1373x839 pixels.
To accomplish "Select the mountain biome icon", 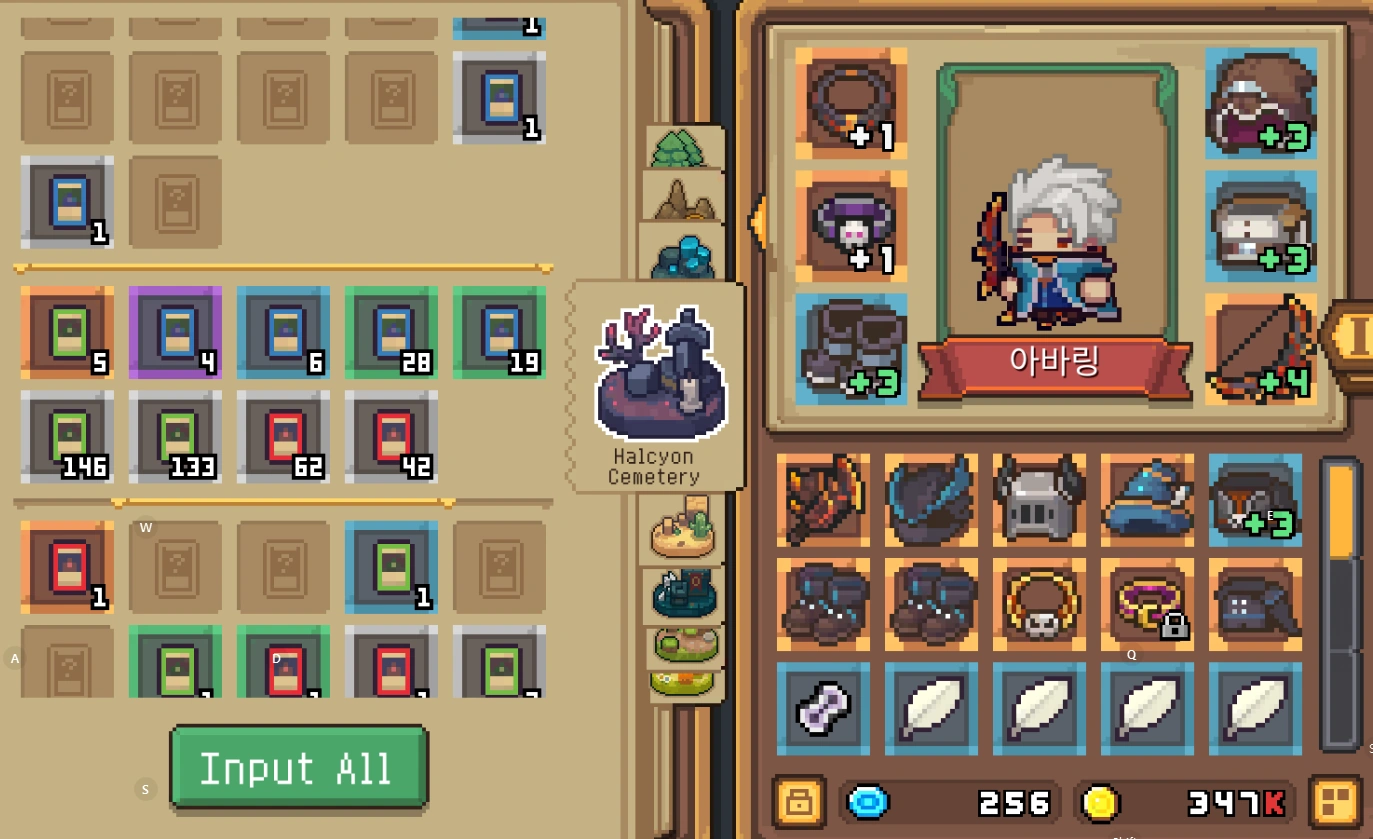I will (683, 198).
